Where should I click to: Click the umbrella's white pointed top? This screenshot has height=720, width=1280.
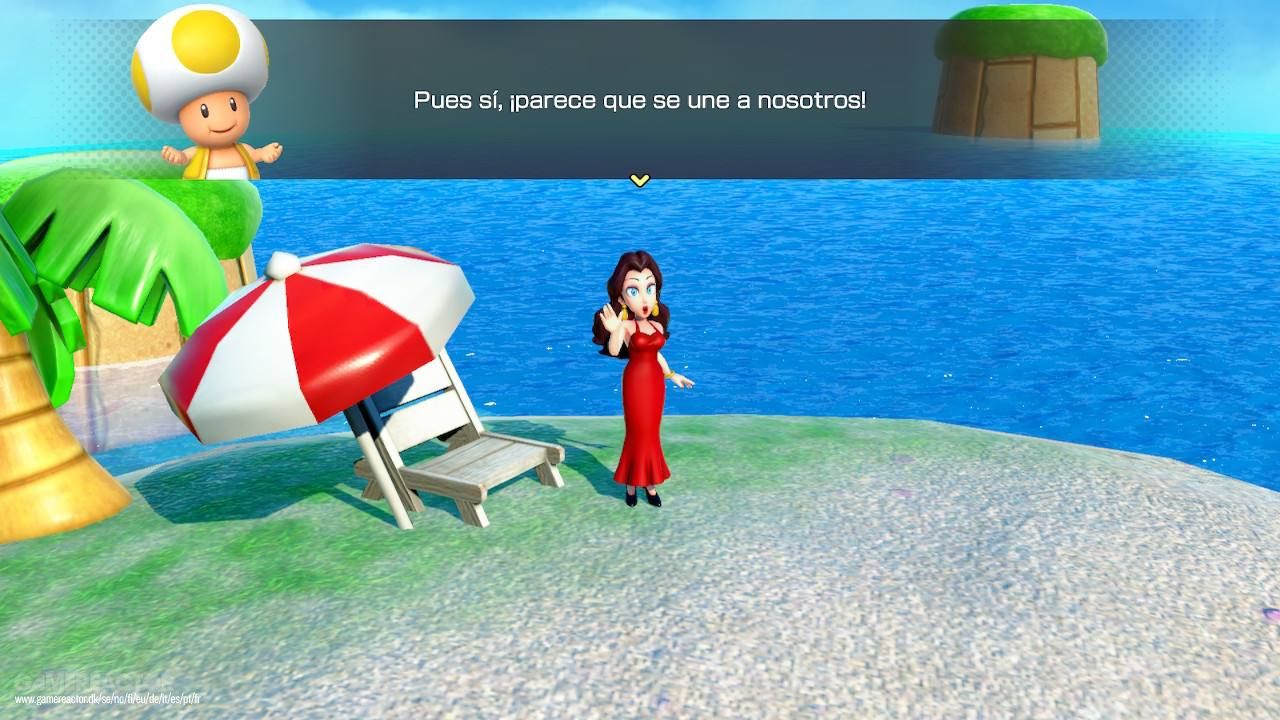coord(279,267)
